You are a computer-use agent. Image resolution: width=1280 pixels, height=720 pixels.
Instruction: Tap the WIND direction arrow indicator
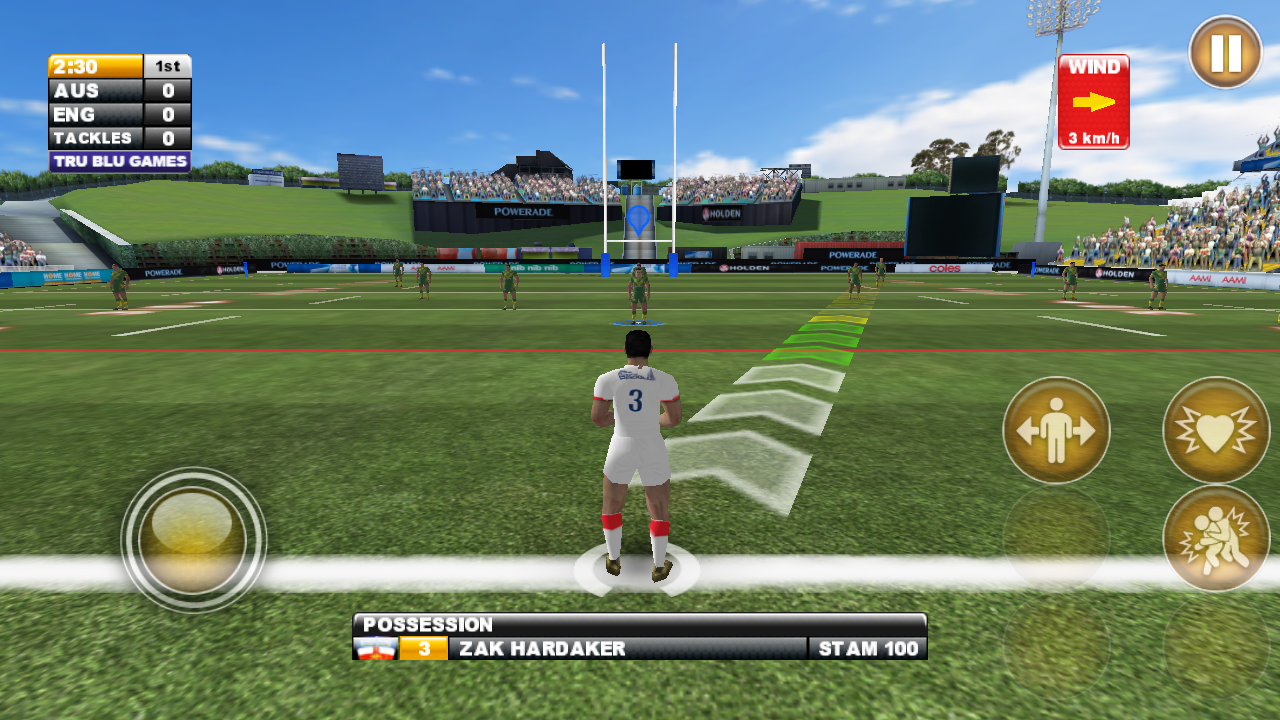point(1093,100)
